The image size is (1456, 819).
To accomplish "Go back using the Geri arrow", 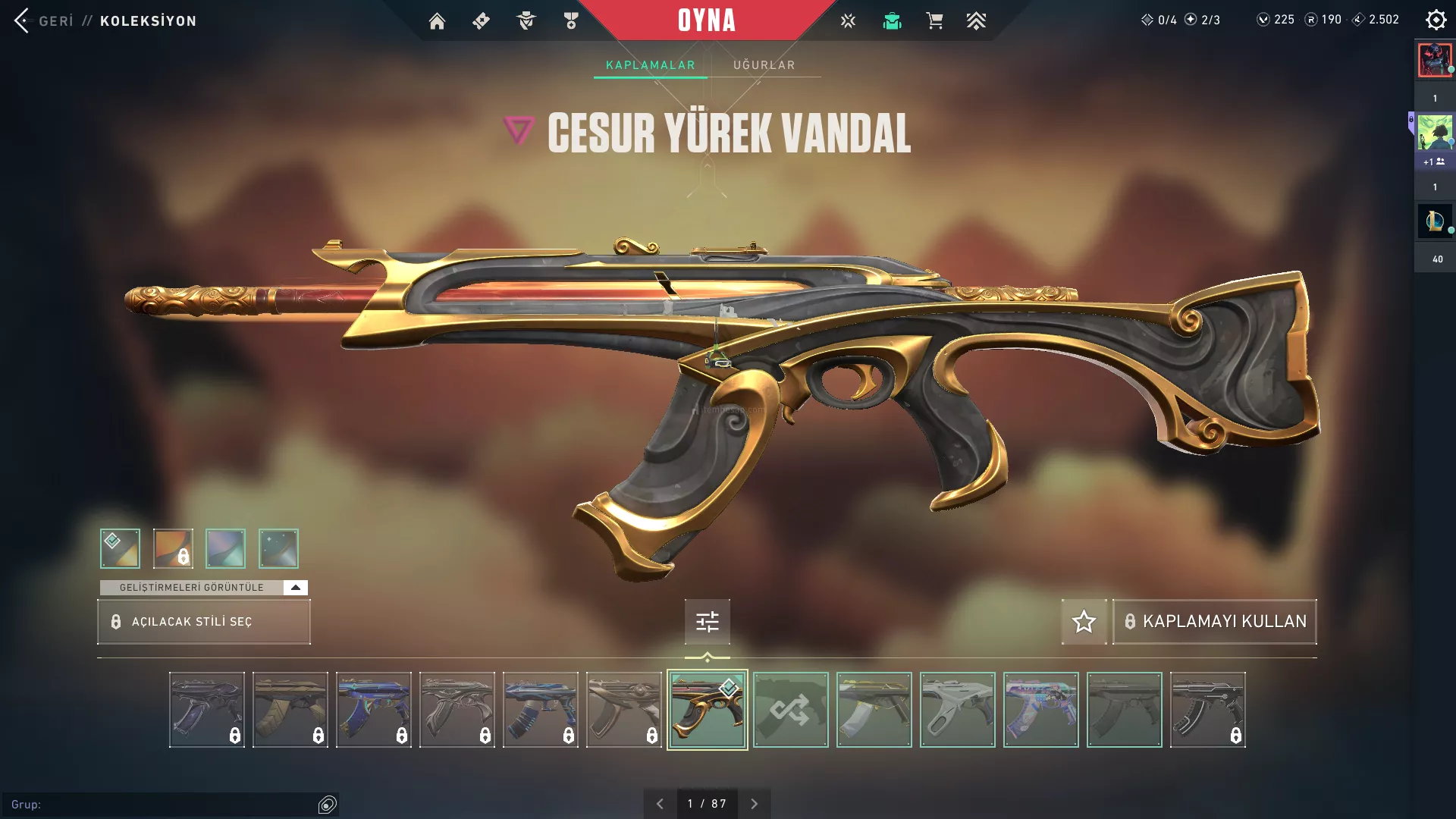I will (x=22, y=20).
